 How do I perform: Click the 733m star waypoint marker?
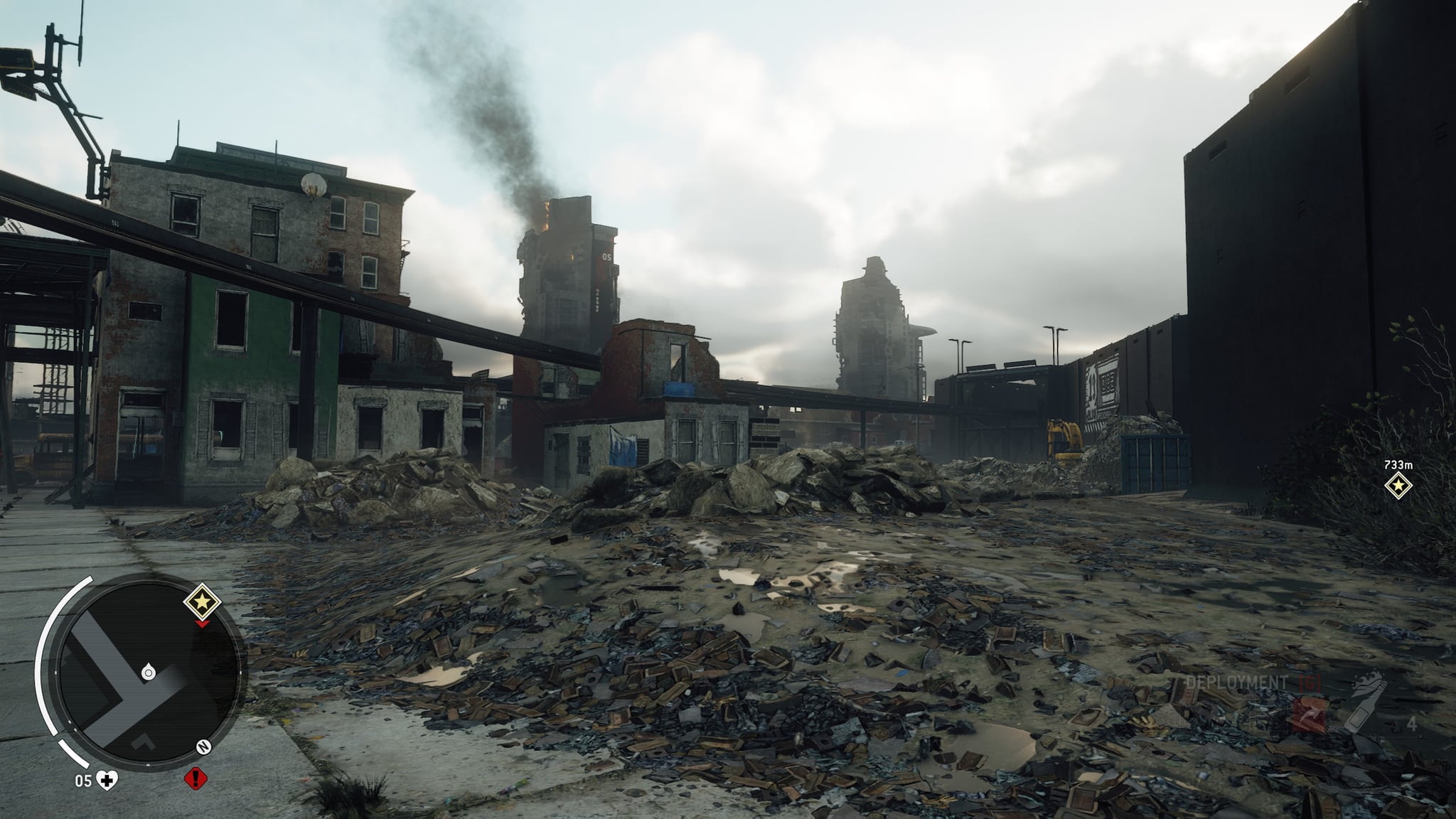(1398, 486)
